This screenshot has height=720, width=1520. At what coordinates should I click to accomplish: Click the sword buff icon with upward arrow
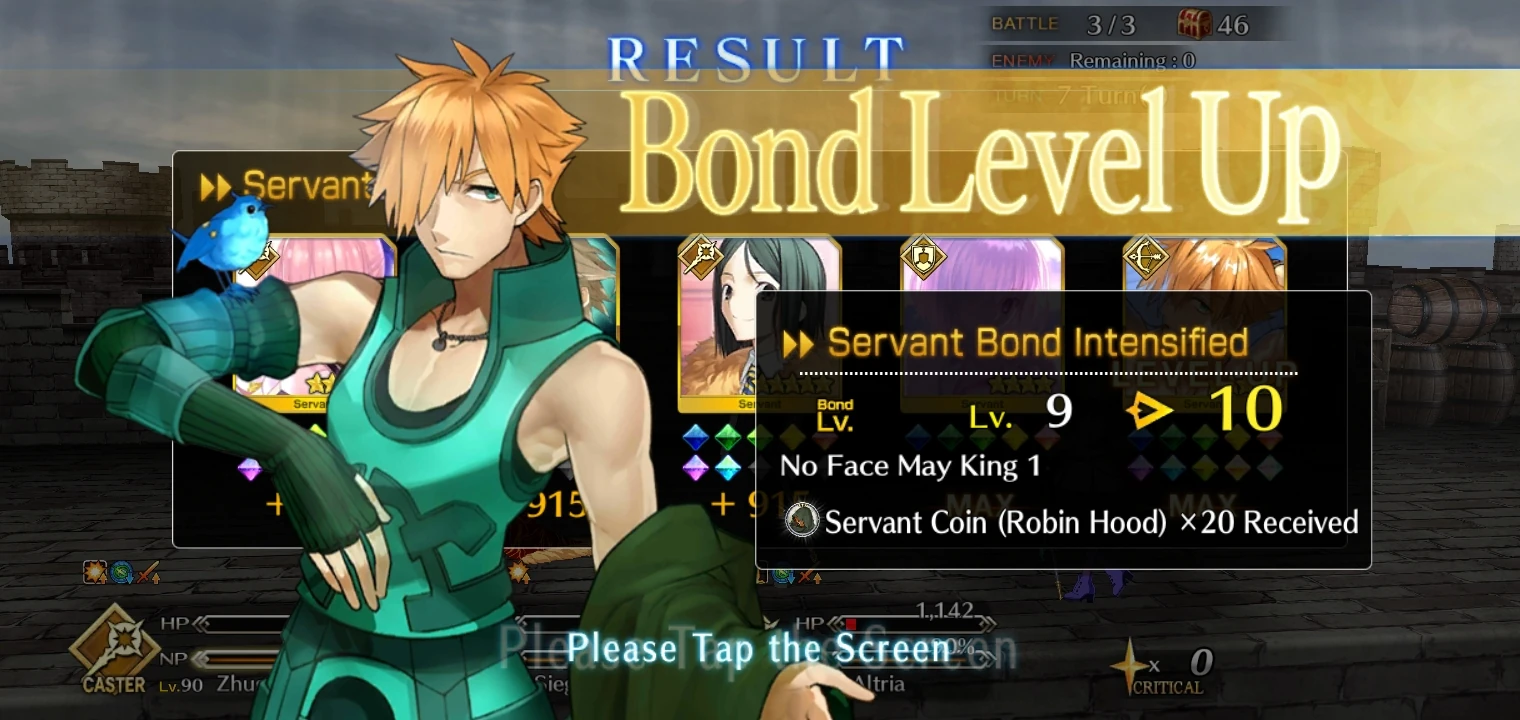click(x=146, y=572)
